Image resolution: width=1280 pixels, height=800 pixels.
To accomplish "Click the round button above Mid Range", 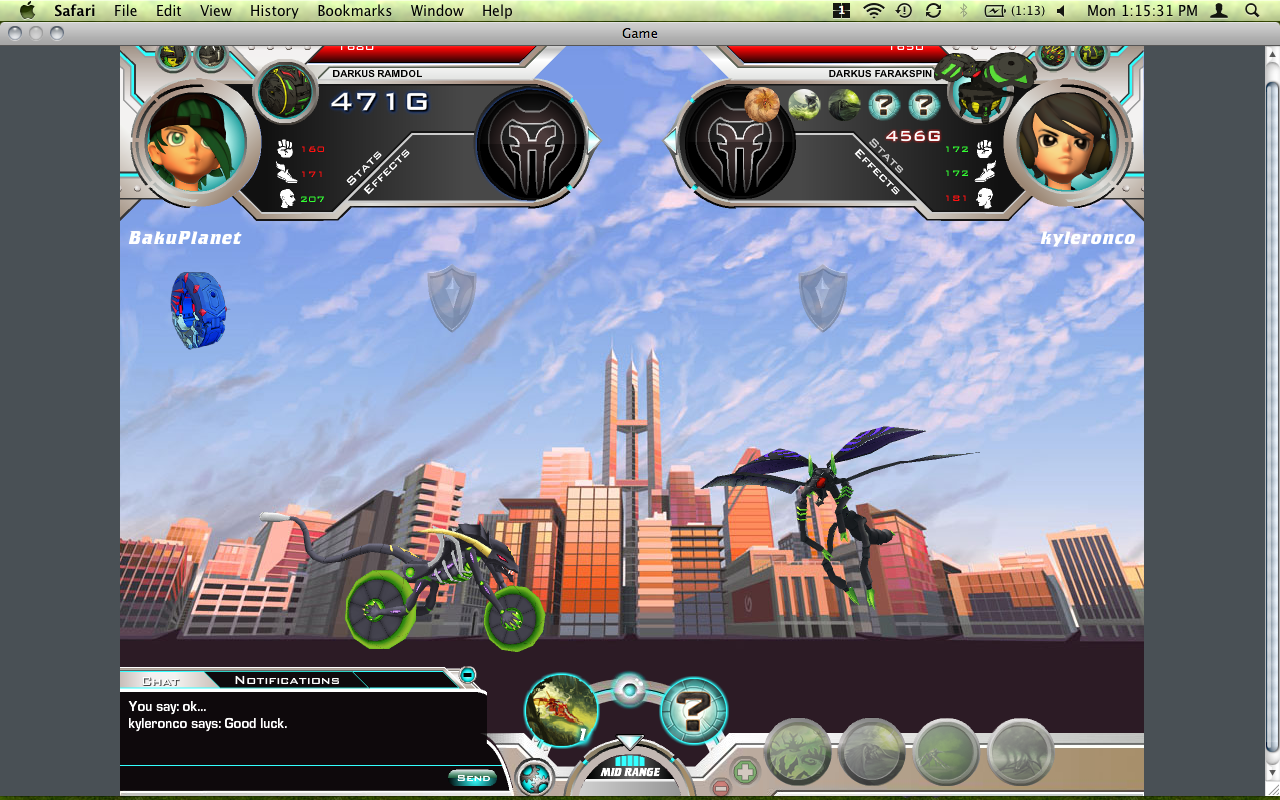I will 629,689.
